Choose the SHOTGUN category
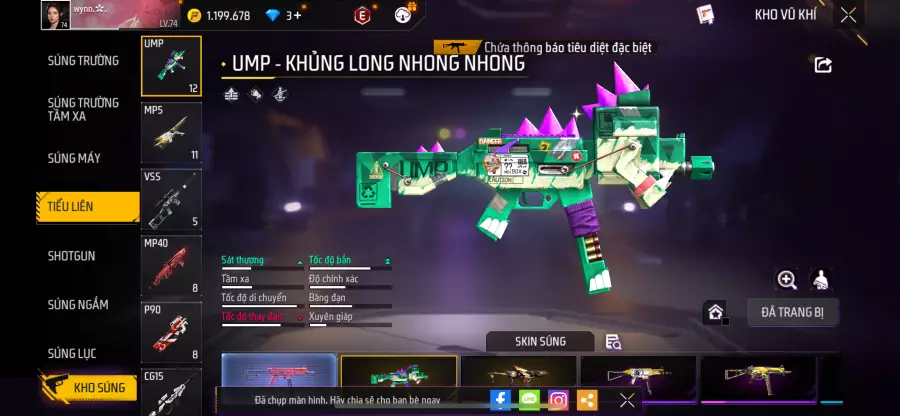This screenshot has width=900, height=416. pos(72,256)
